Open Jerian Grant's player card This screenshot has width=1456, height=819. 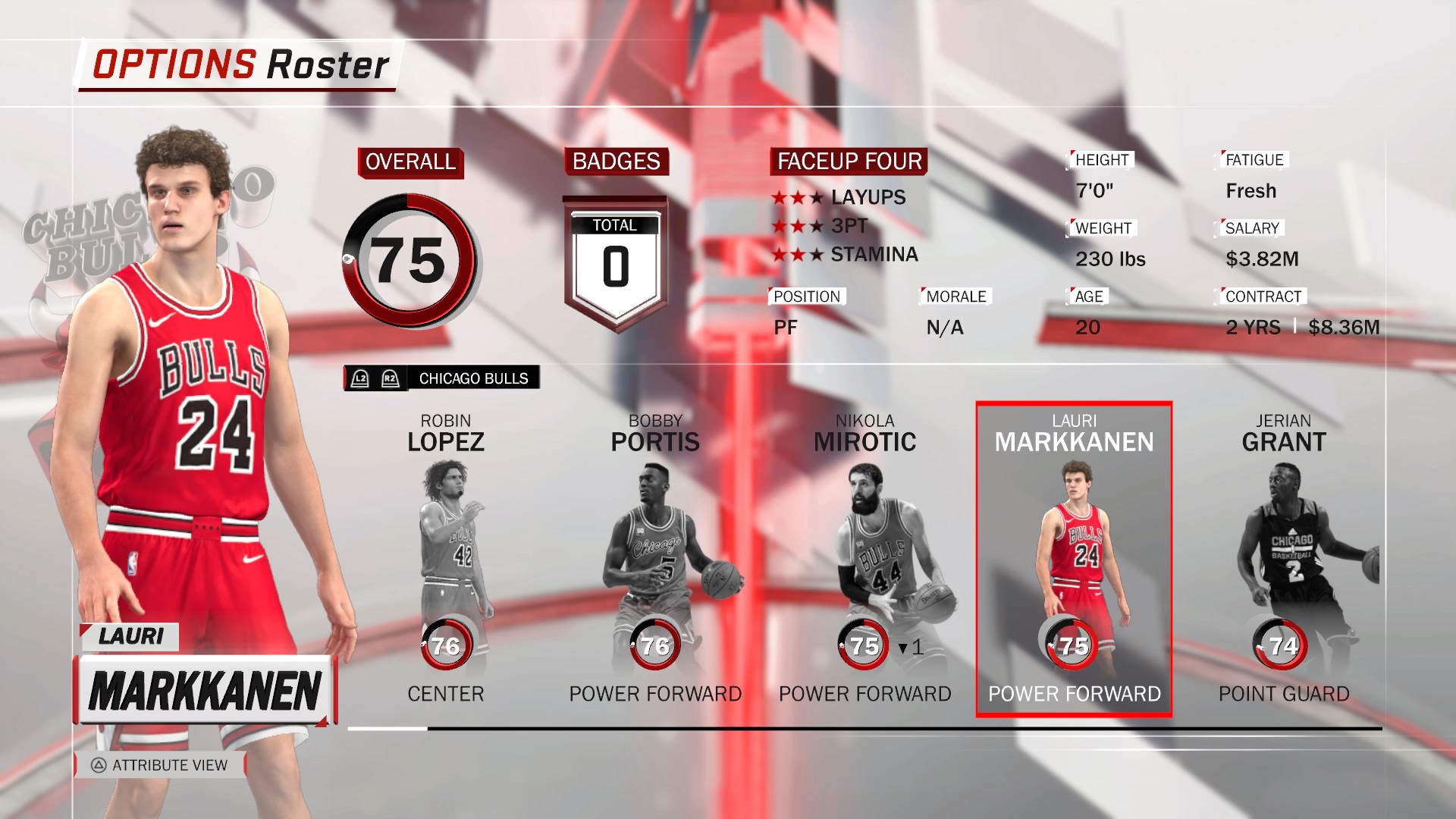click(x=1283, y=559)
